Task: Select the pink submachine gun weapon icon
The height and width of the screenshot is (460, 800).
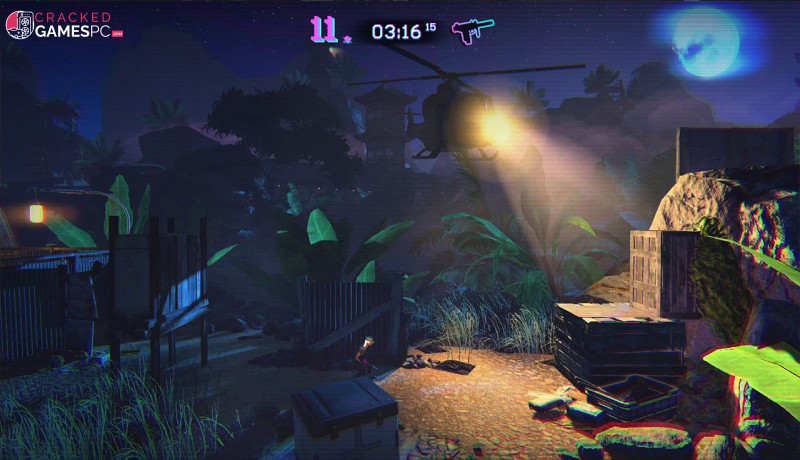Action: click(466, 30)
